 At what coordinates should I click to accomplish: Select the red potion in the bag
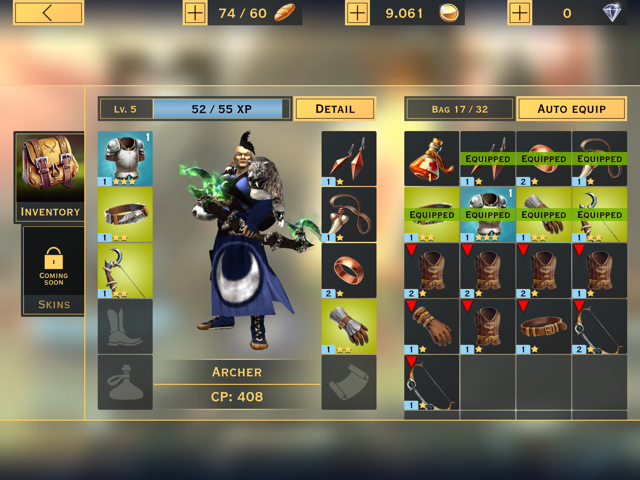click(431, 158)
